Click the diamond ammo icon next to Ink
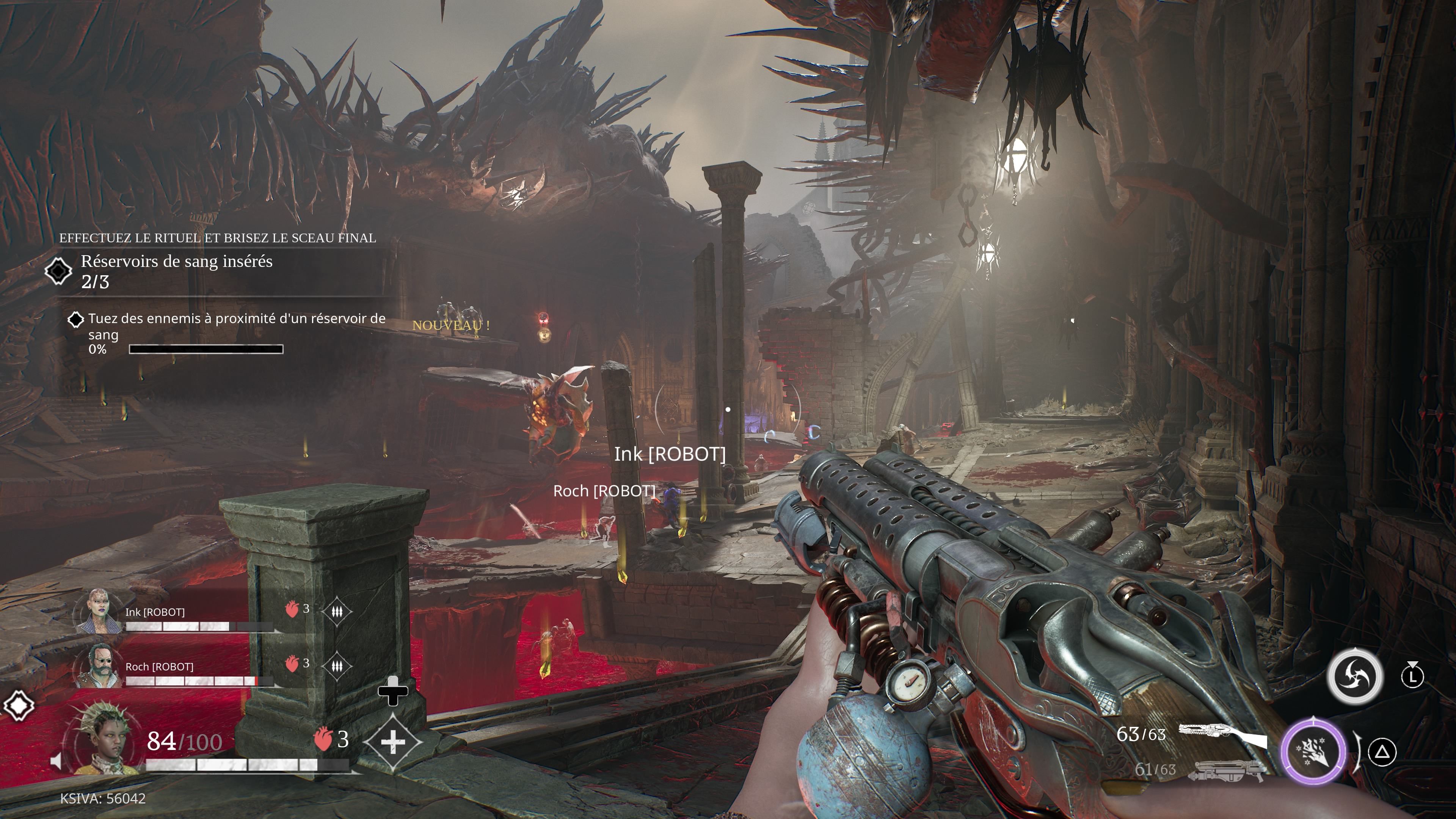The height and width of the screenshot is (819, 1456). 337,611
